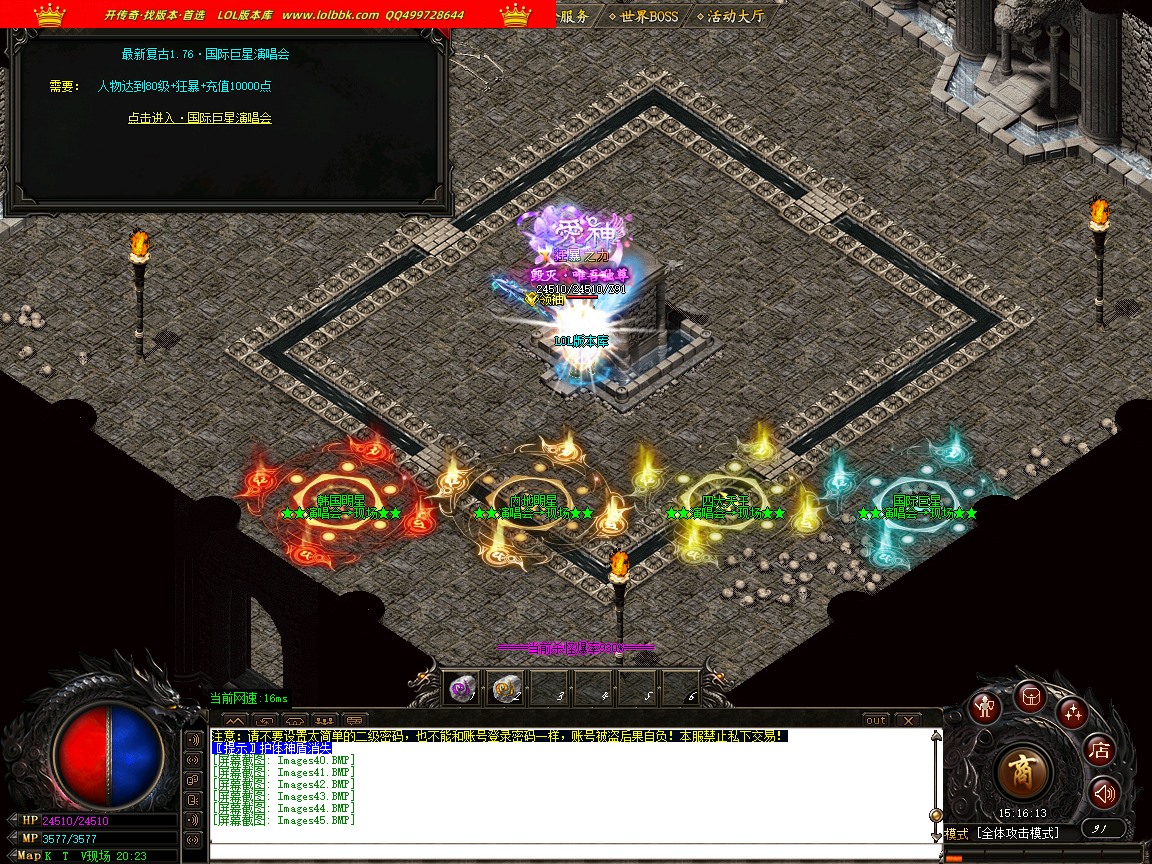Open the 店 shop button
The width and height of the screenshot is (1152, 864).
pyautogui.click(x=1100, y=750)
